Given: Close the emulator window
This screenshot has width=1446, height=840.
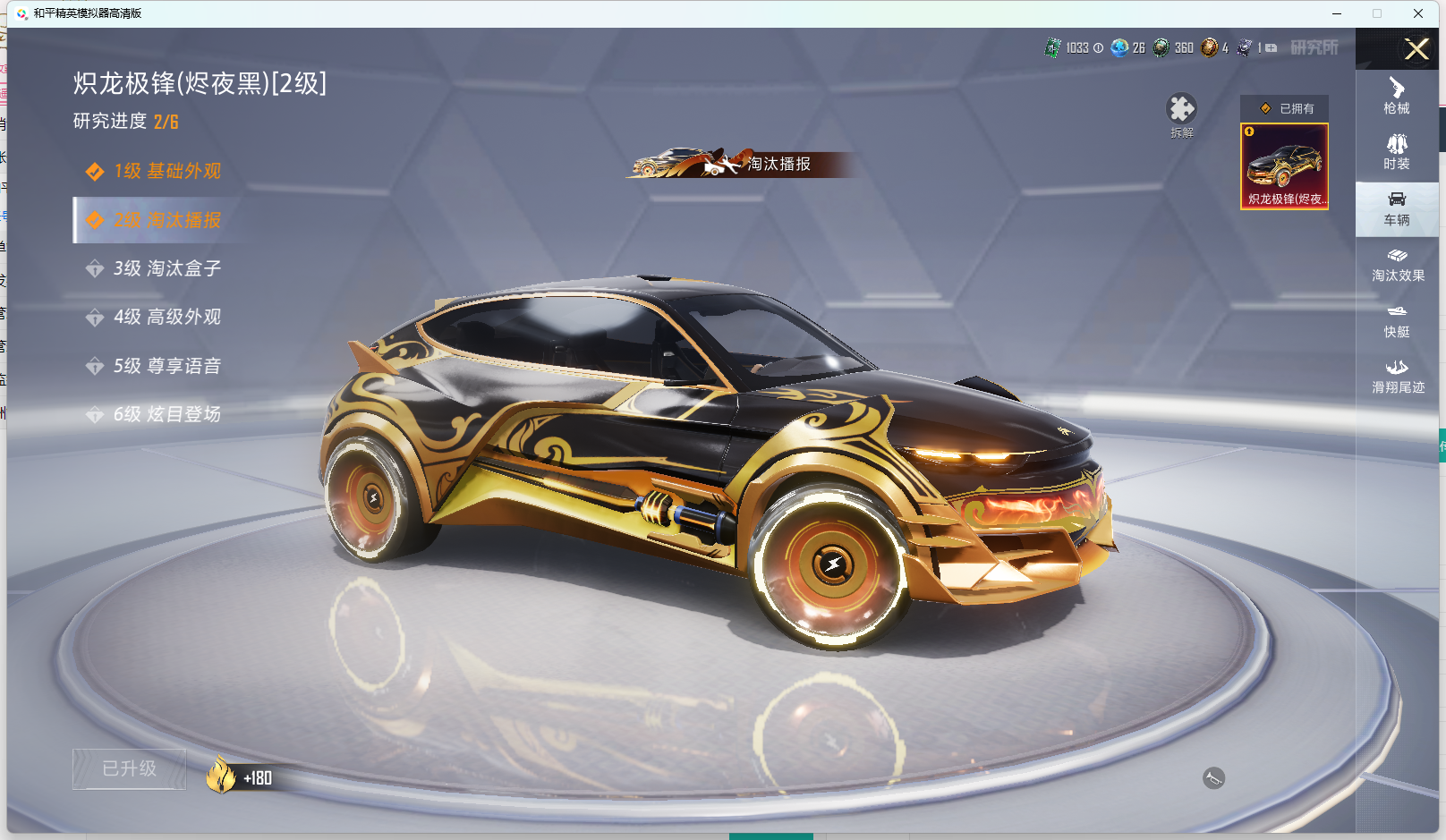Looking at the screenshot, I should coord(1418,13).
